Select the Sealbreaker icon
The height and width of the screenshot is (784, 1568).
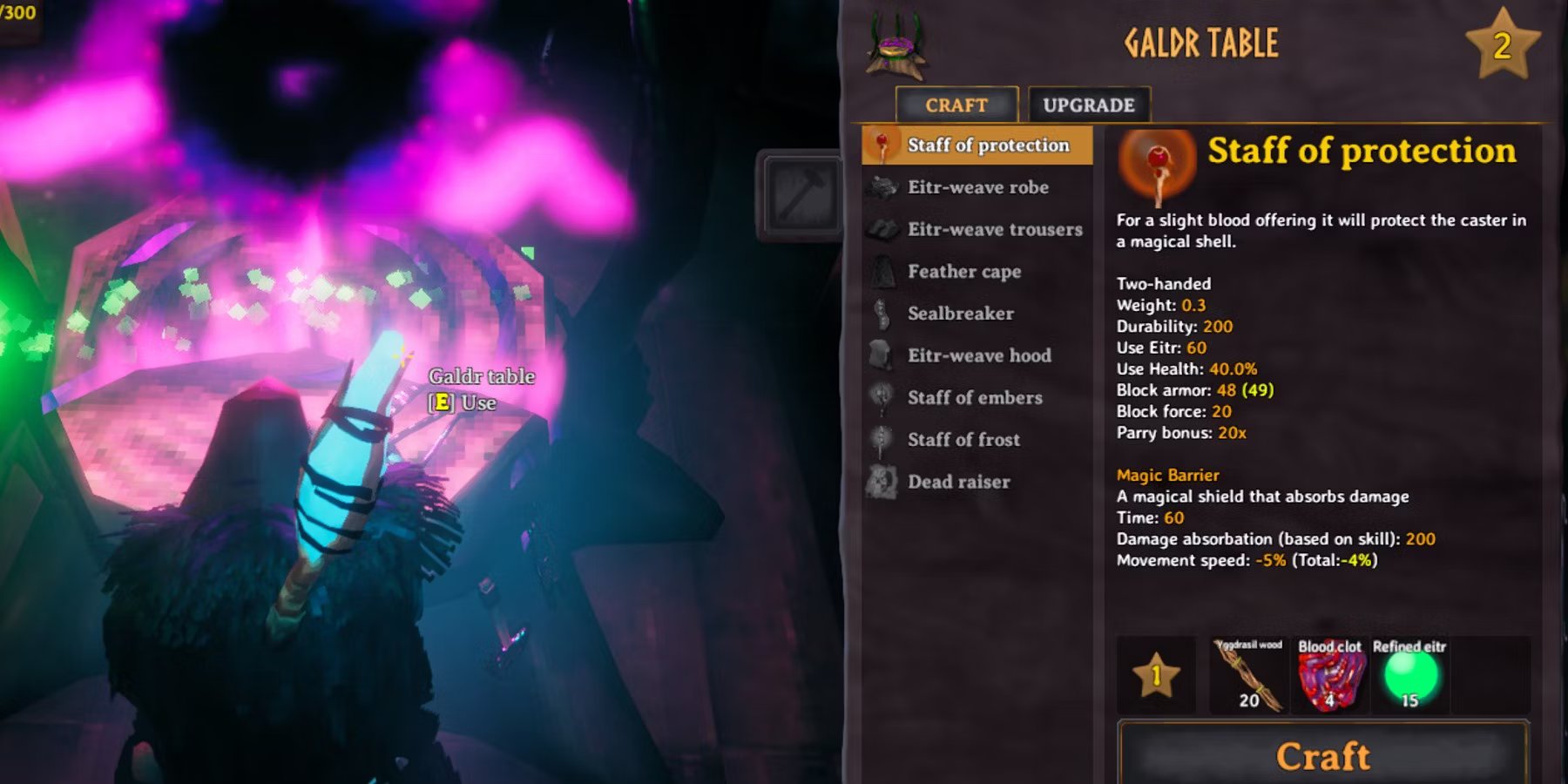coord(882,313)
